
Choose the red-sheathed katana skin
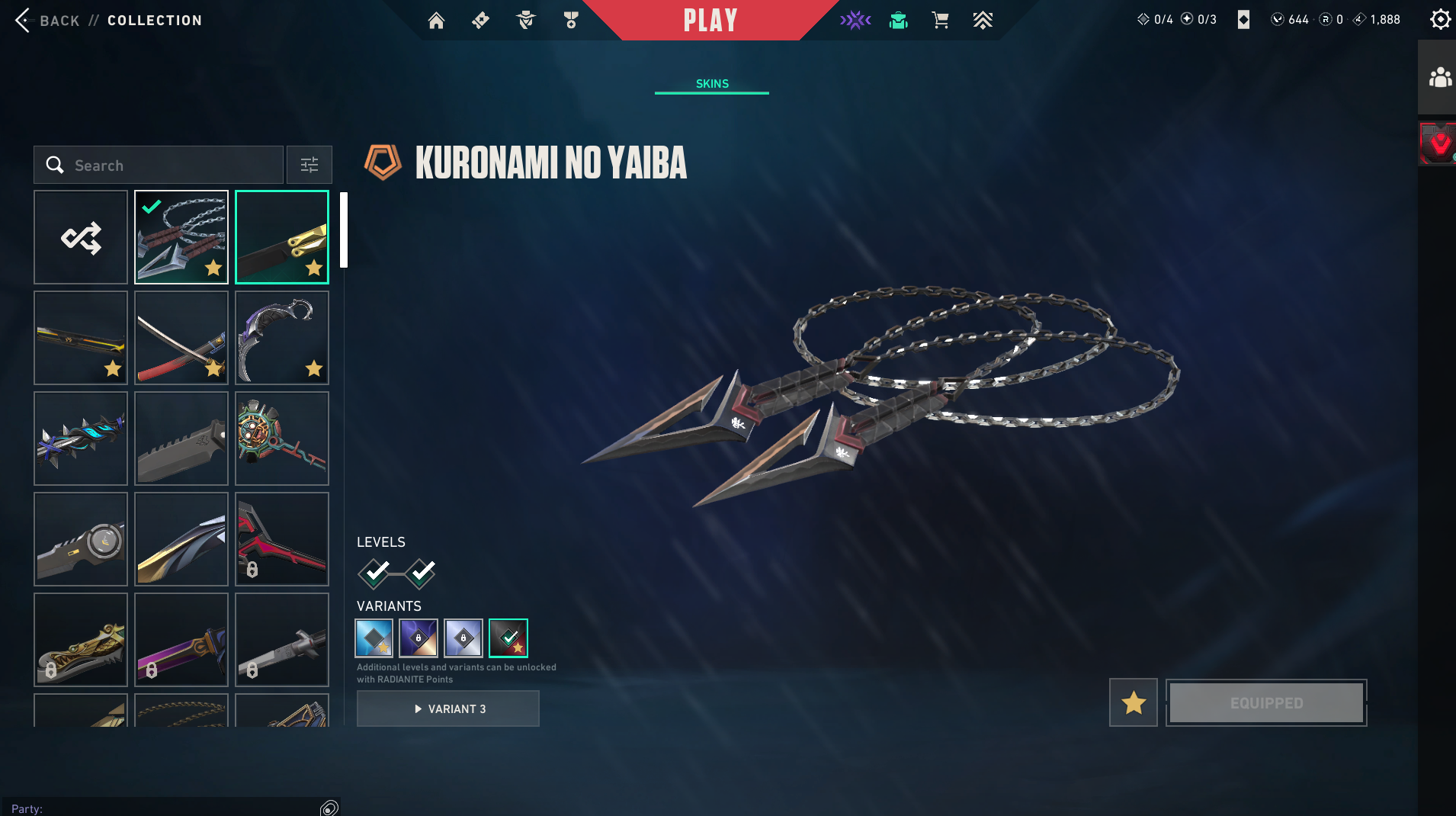pos(181,338)
